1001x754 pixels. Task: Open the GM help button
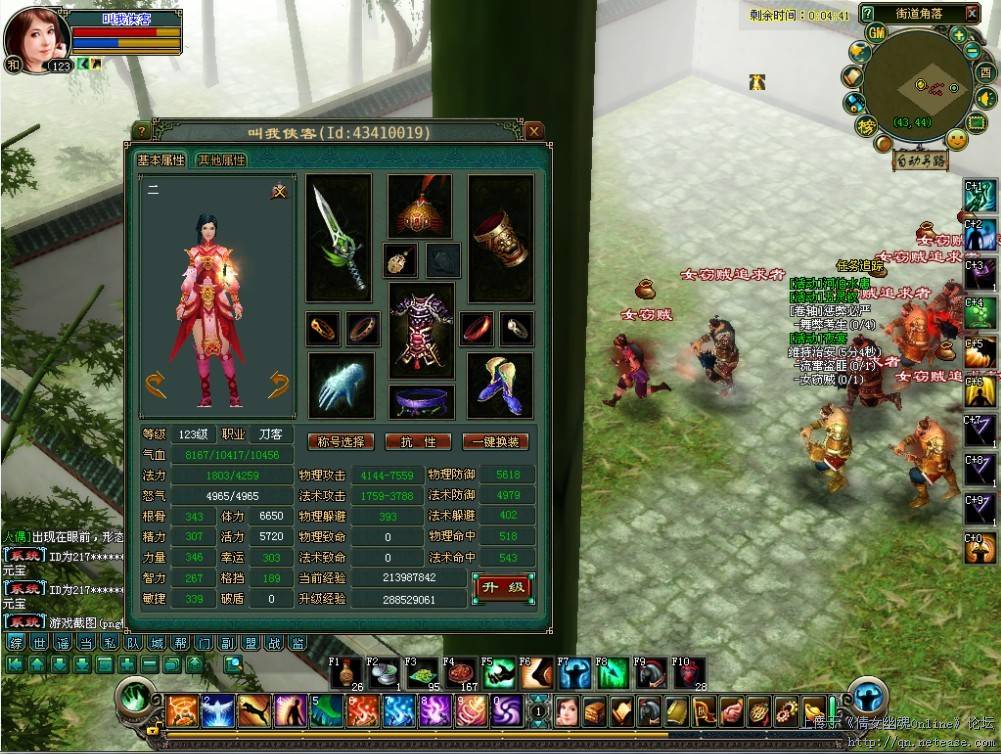877,33
